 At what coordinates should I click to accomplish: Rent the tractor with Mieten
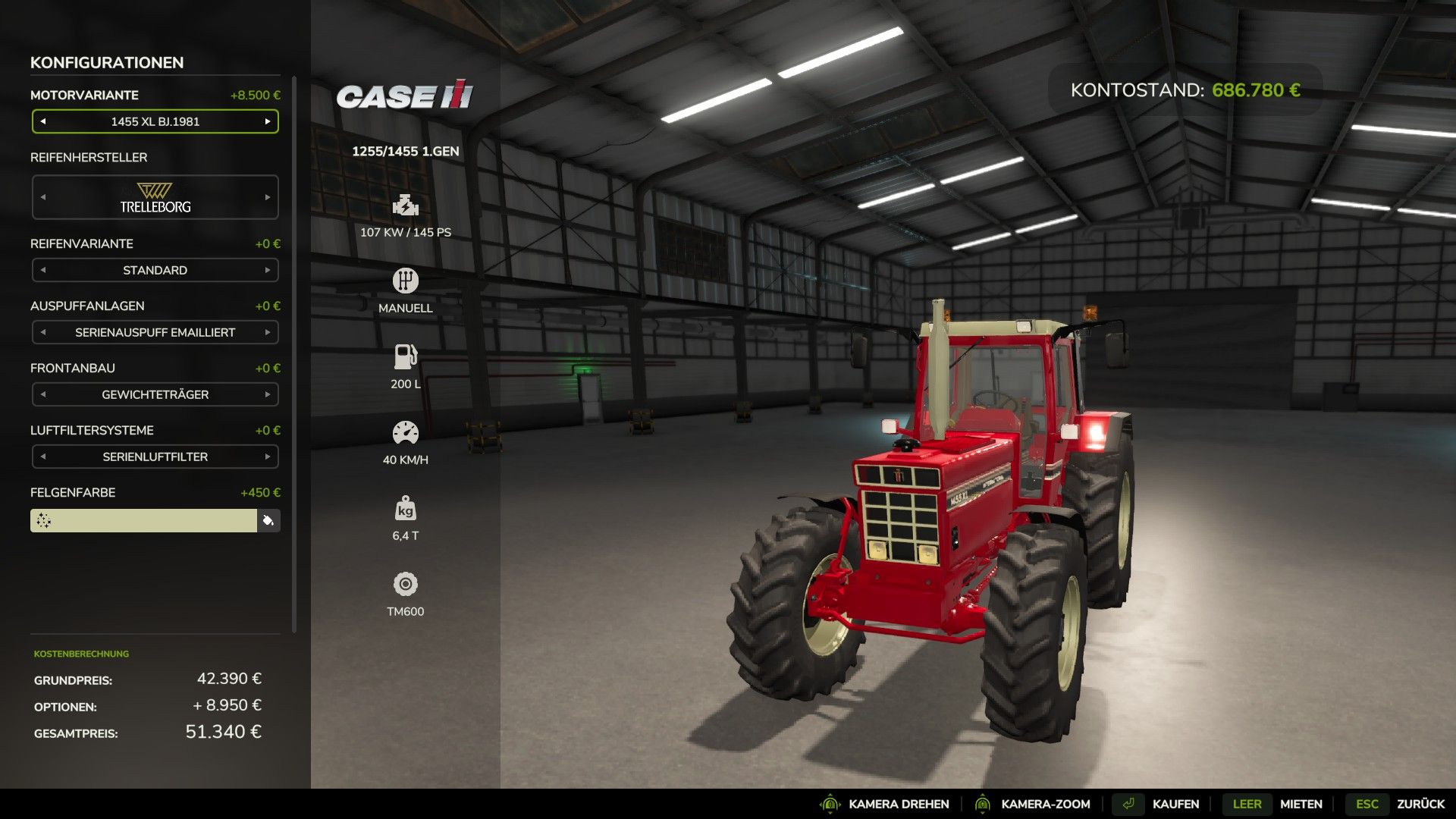tap(1301, 804)
